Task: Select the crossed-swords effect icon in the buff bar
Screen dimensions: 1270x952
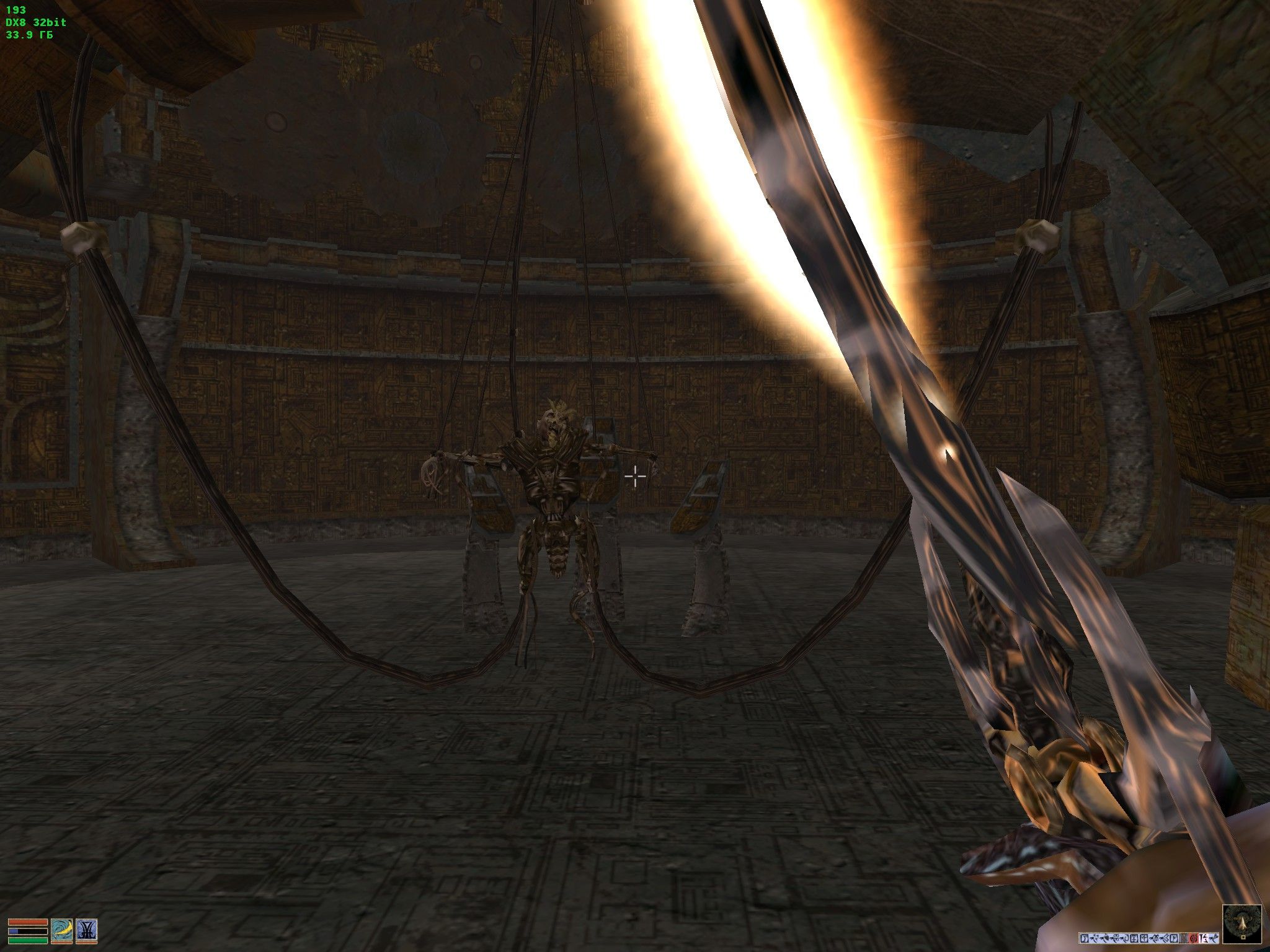Action: point(1095,938)
